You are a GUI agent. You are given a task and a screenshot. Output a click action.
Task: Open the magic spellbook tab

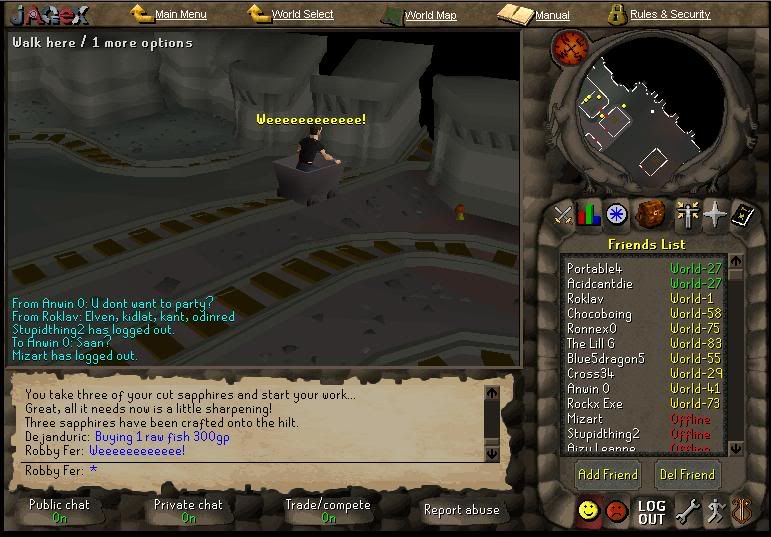(x=741, y=214)
